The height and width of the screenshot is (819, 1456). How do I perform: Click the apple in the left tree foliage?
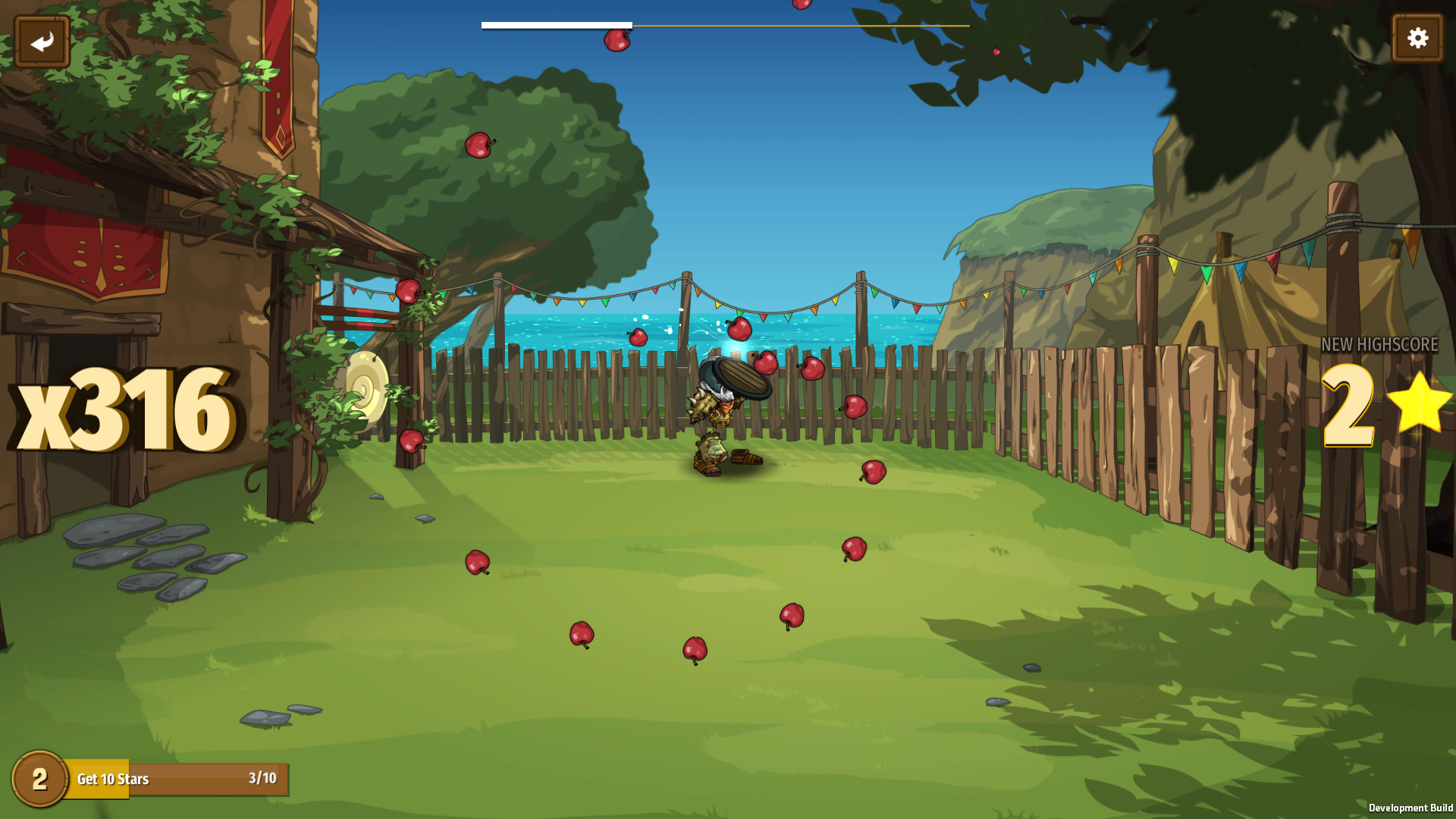coord(479,146)
